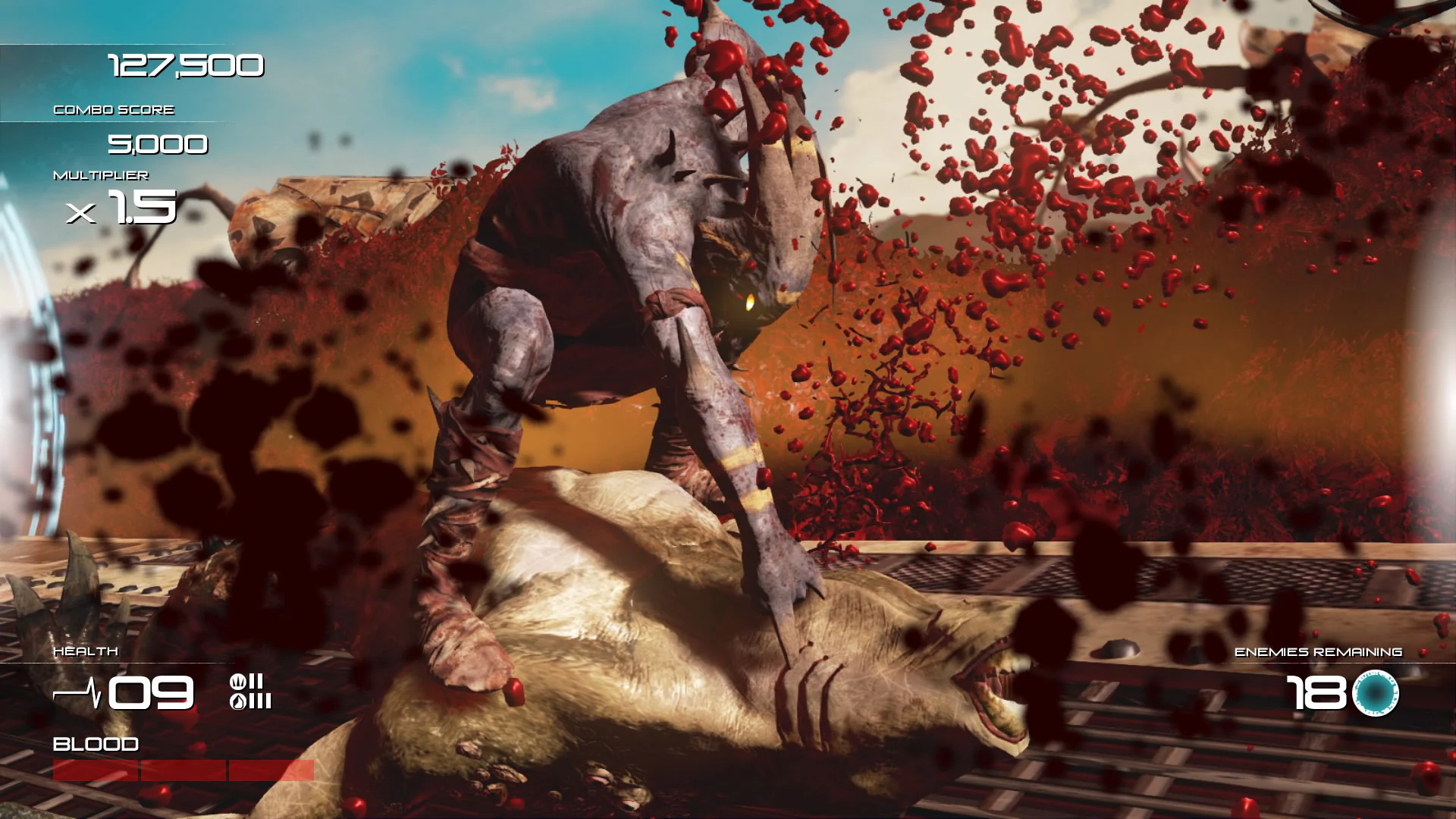The width and height of the screenshot is (1456, 819).
Task: Expand the ENEMIES REMAINING panel
Action: (1319, 651)
